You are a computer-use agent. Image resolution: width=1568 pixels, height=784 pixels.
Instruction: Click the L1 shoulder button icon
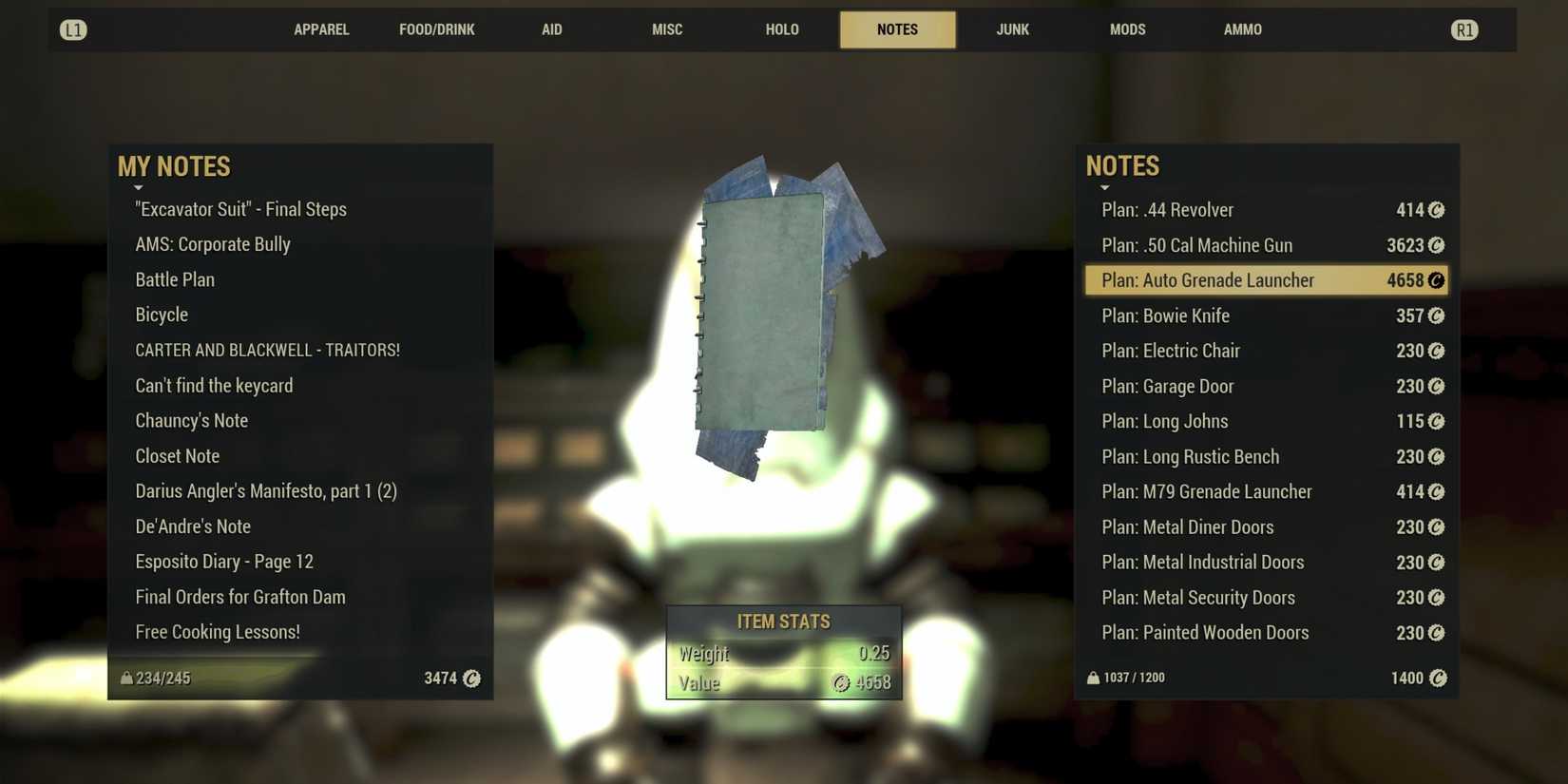(73, 29)
